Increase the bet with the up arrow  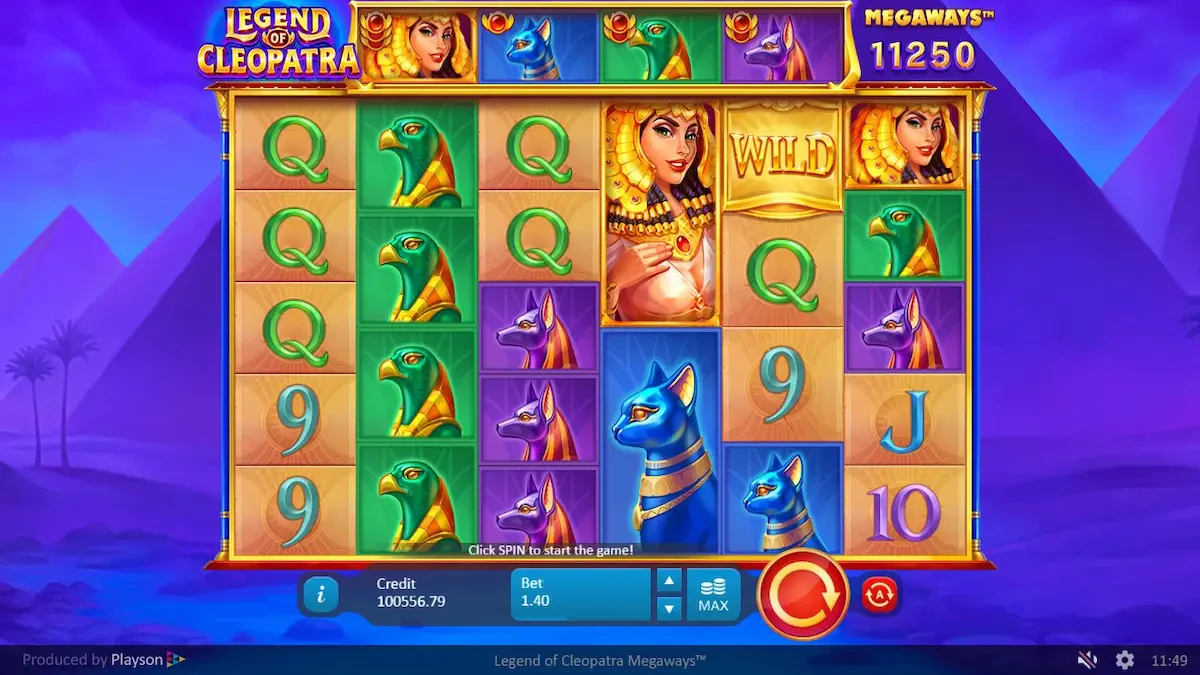point(669,581)
